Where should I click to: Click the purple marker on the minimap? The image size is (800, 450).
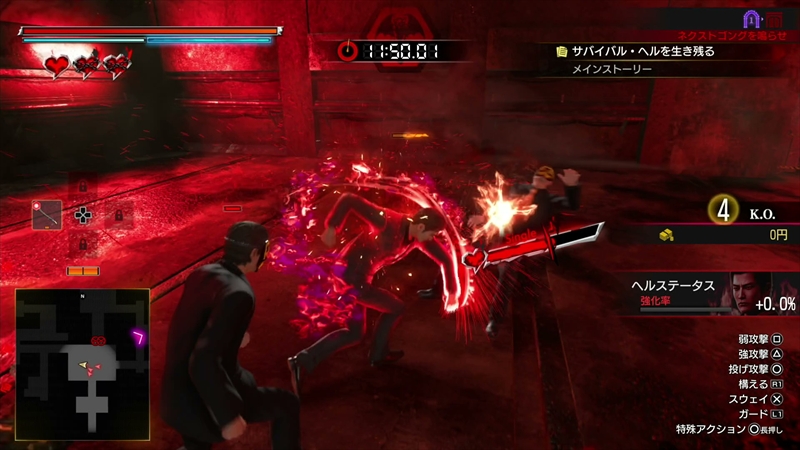click(139, 336)
